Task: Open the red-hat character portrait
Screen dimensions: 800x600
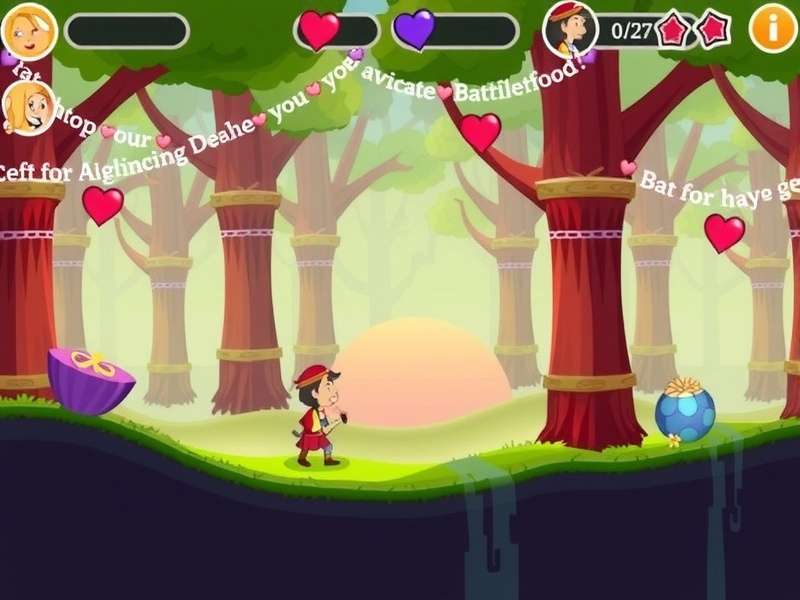Action: click(x=570, y=29)
